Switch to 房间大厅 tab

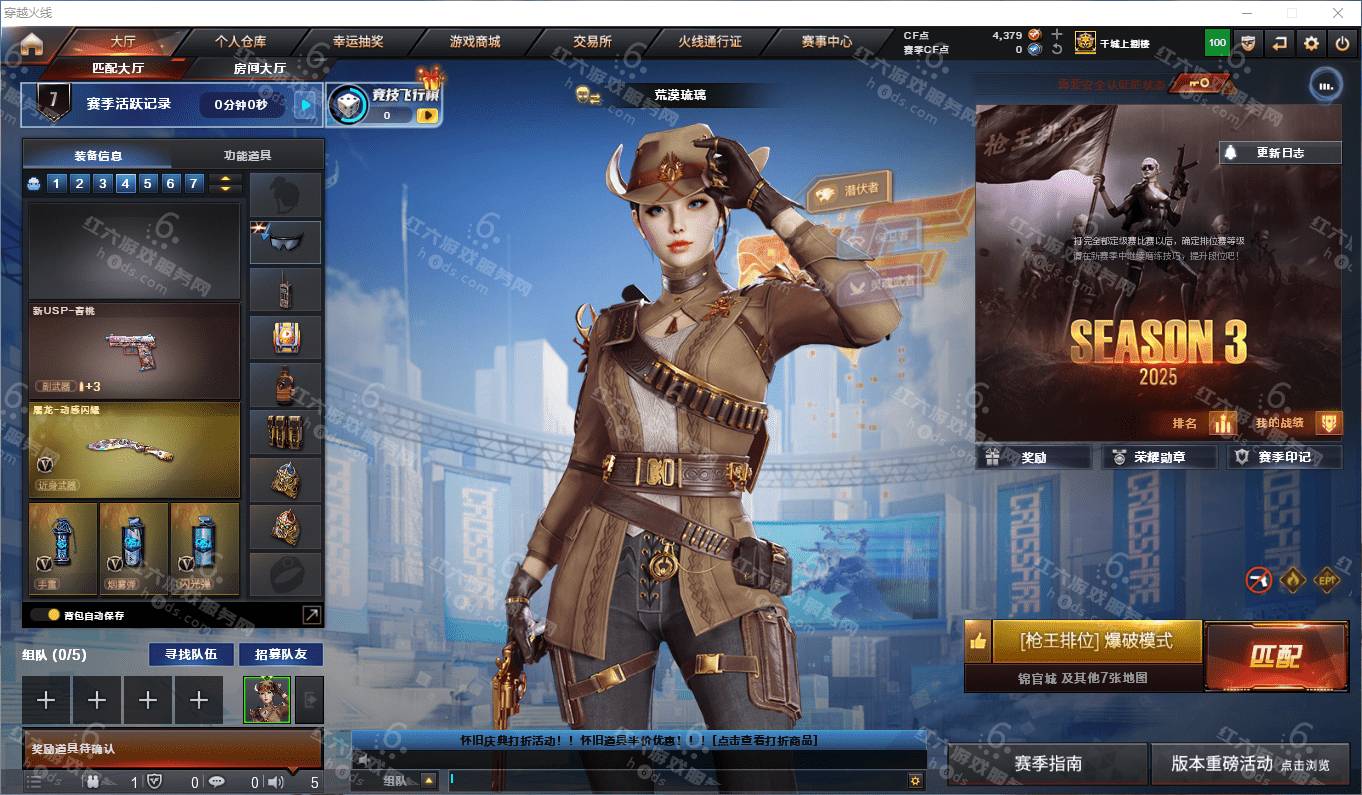click(x=260, y=68)
